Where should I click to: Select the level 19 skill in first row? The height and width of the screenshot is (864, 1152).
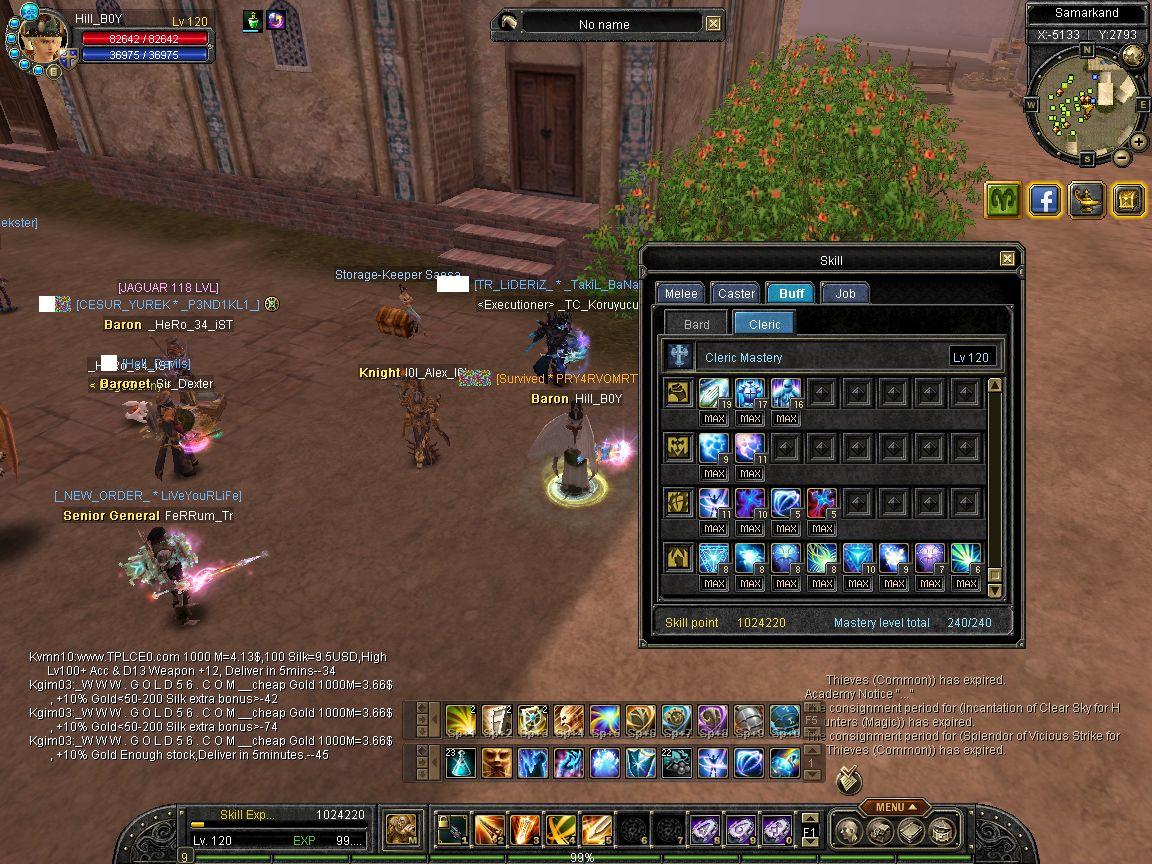tap(714, 392)
